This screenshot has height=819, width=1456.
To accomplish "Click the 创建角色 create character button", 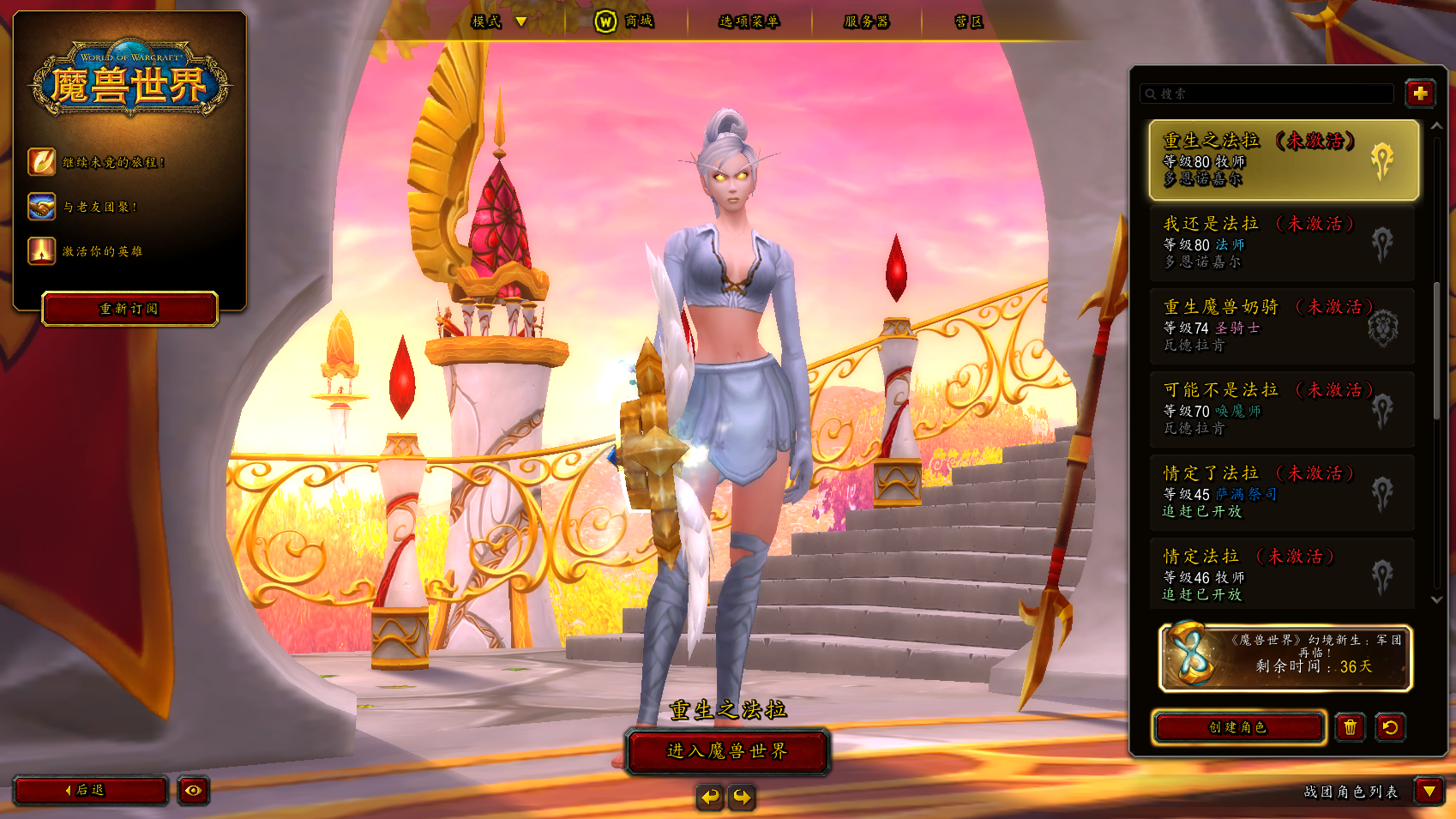I will [x=1238, y=727].
